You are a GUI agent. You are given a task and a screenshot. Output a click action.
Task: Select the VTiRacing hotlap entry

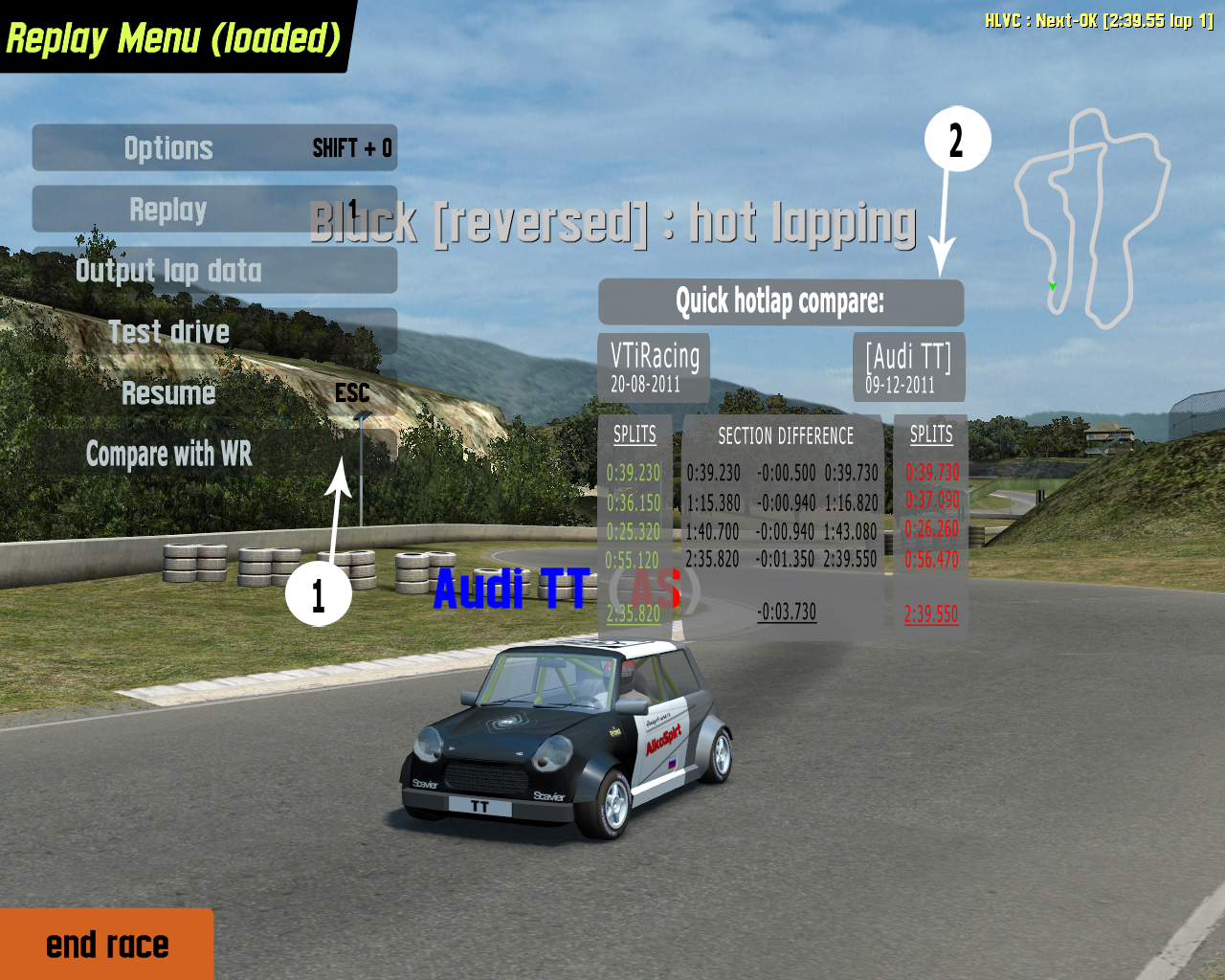click(655, 367)
